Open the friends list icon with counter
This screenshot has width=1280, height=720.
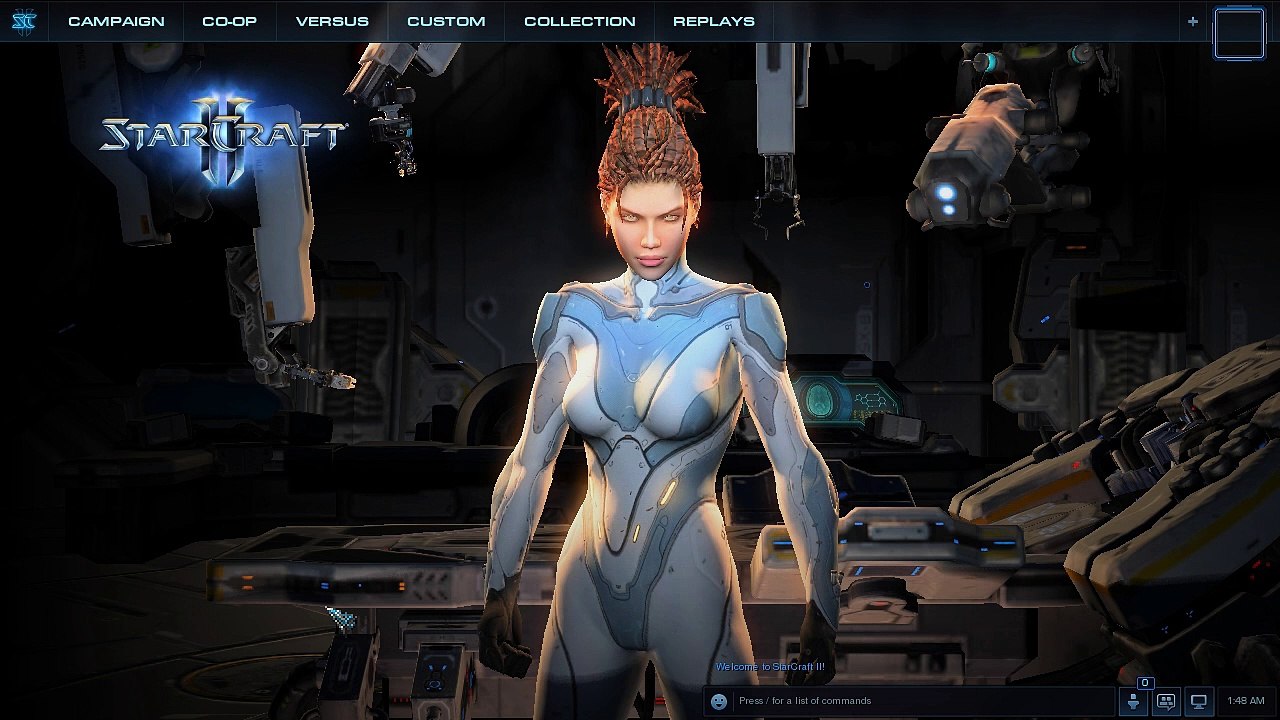(x=1133, y=700)
